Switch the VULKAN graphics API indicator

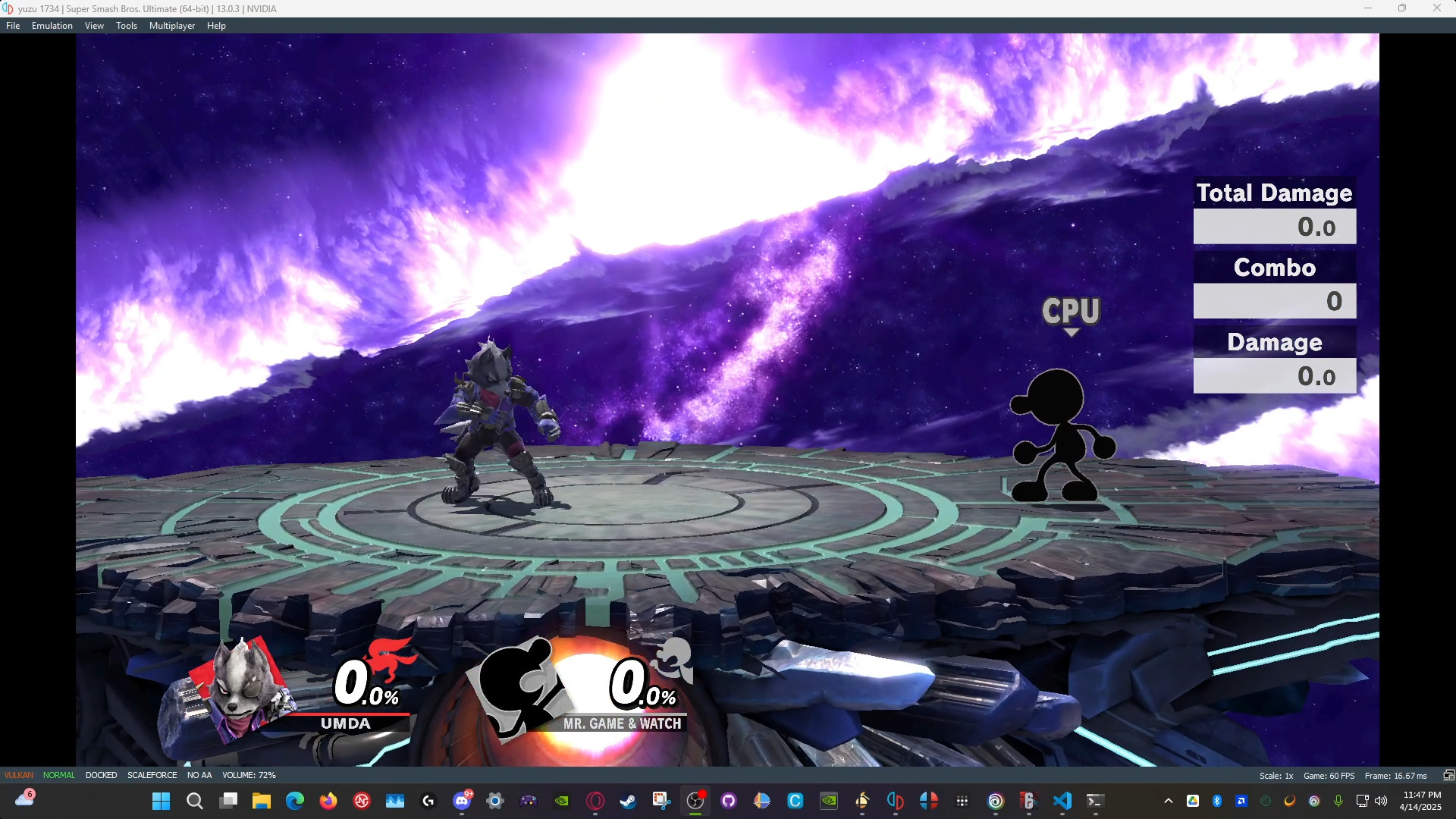[18, 775]
